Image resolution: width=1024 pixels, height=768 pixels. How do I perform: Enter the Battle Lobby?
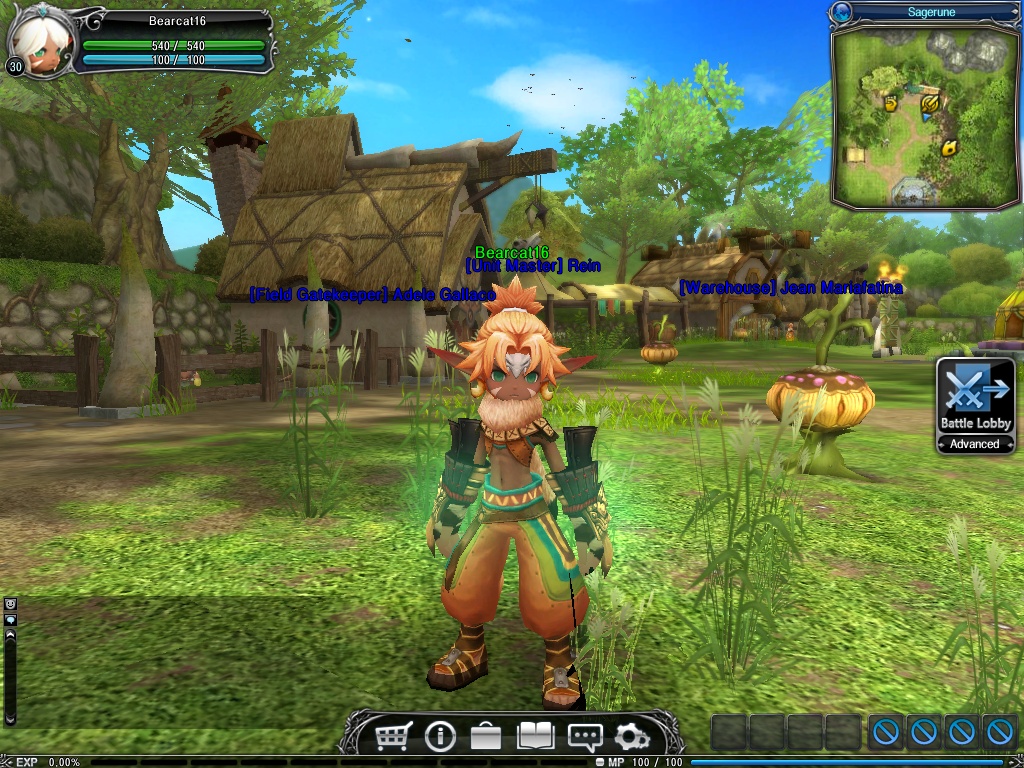(x=975, y=396)
